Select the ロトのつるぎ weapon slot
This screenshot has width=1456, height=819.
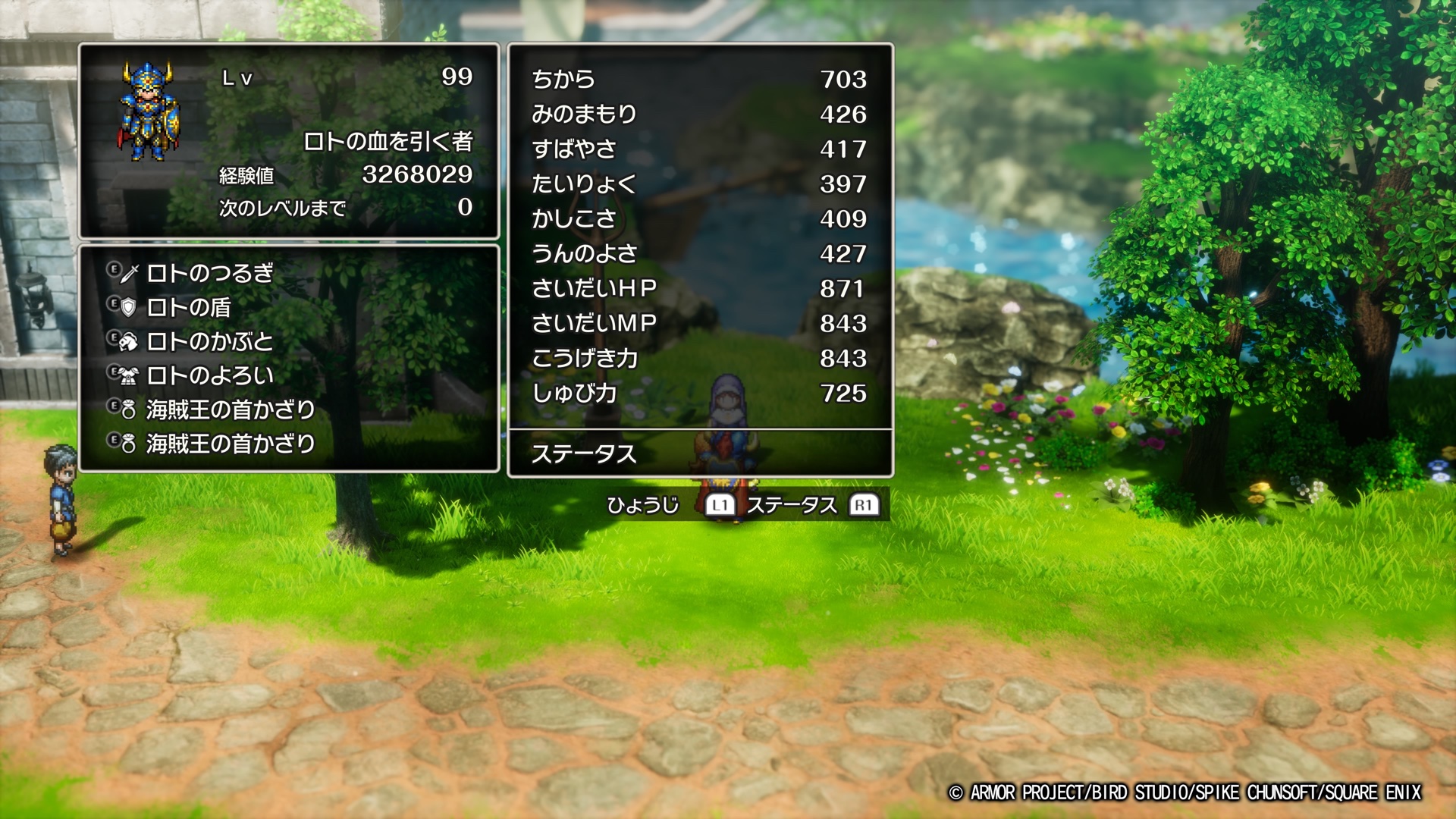click(x=209, y=273)
